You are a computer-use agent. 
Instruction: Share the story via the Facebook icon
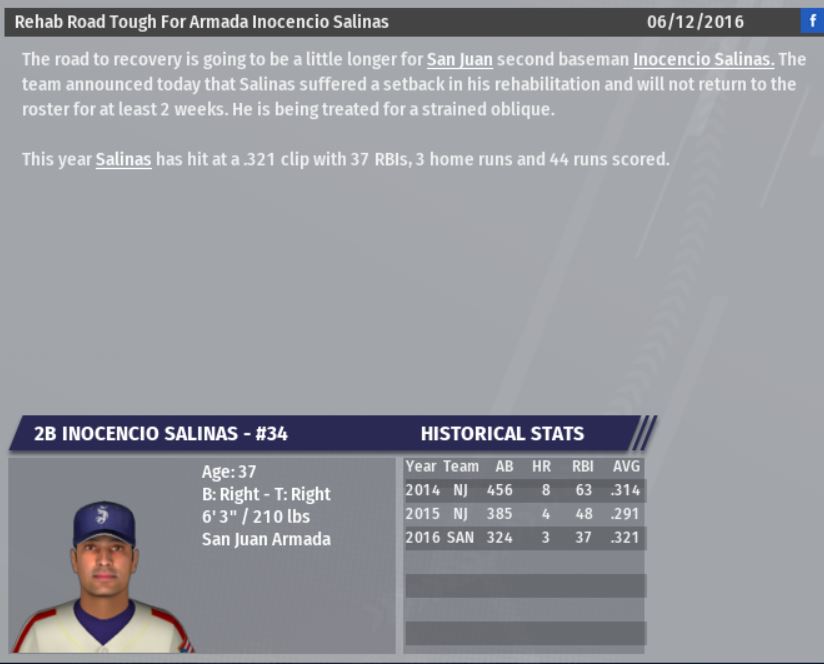click(811, 21)
